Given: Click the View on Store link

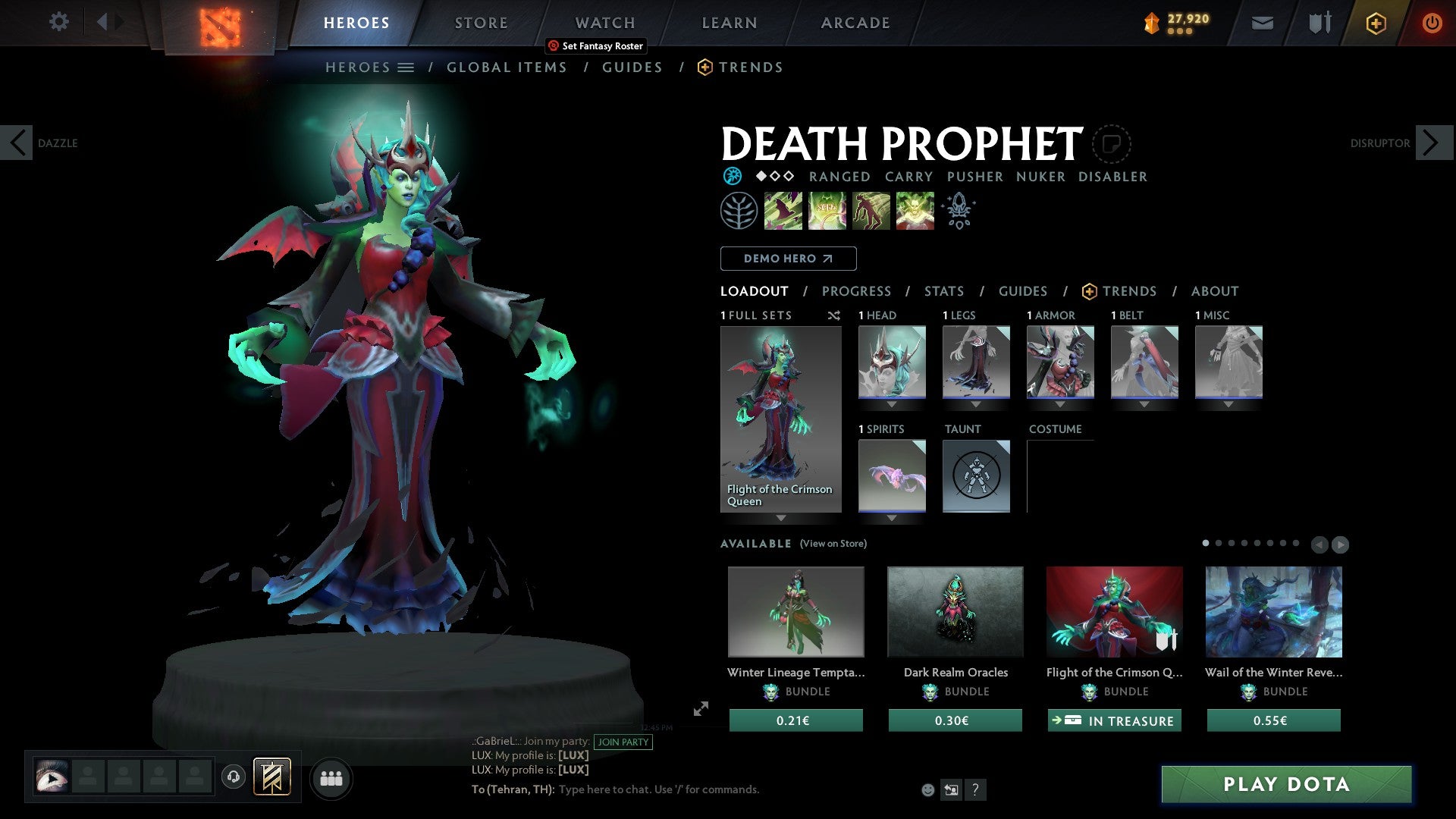Looking at the screenshot, I should click(x=833, y=544).
